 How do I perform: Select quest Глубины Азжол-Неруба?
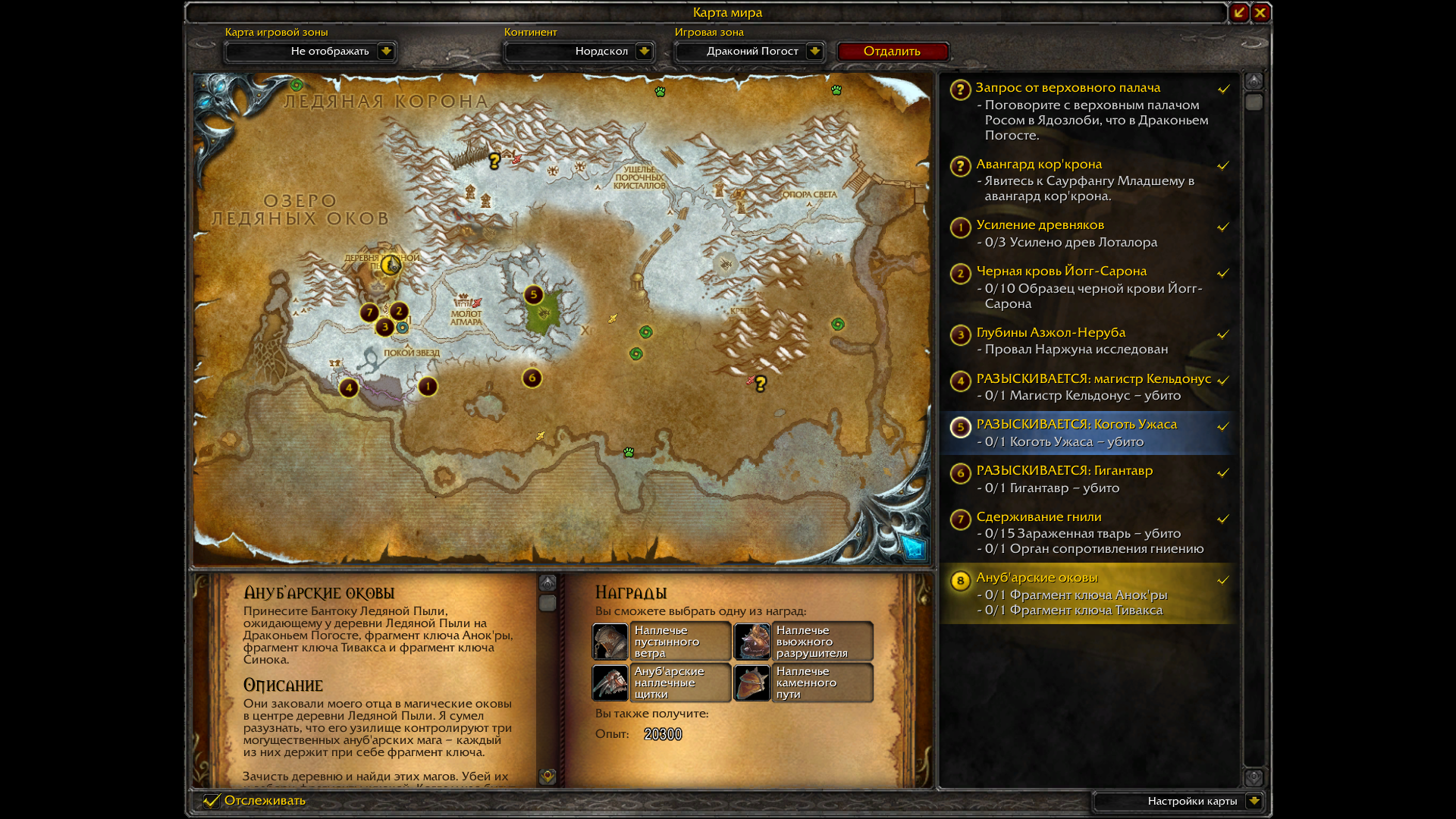[1050, 333]
